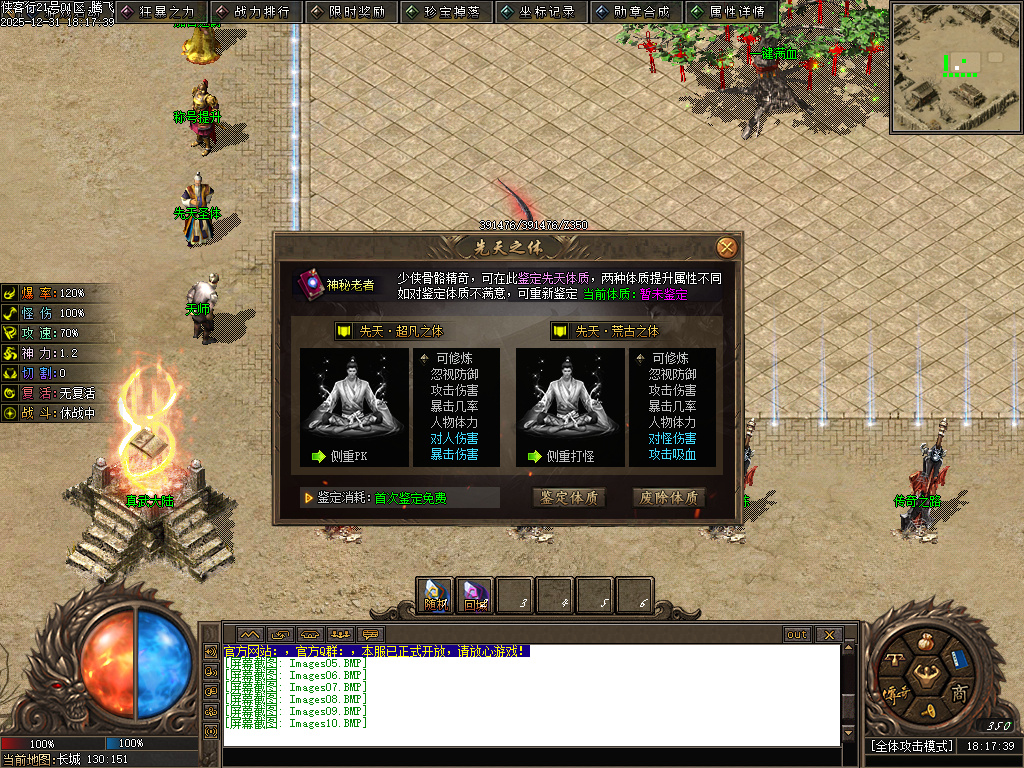The width and height of the screenshot is (1024, 768).
Task: Click the chat window's out button
Action: (x=797, y=635)
